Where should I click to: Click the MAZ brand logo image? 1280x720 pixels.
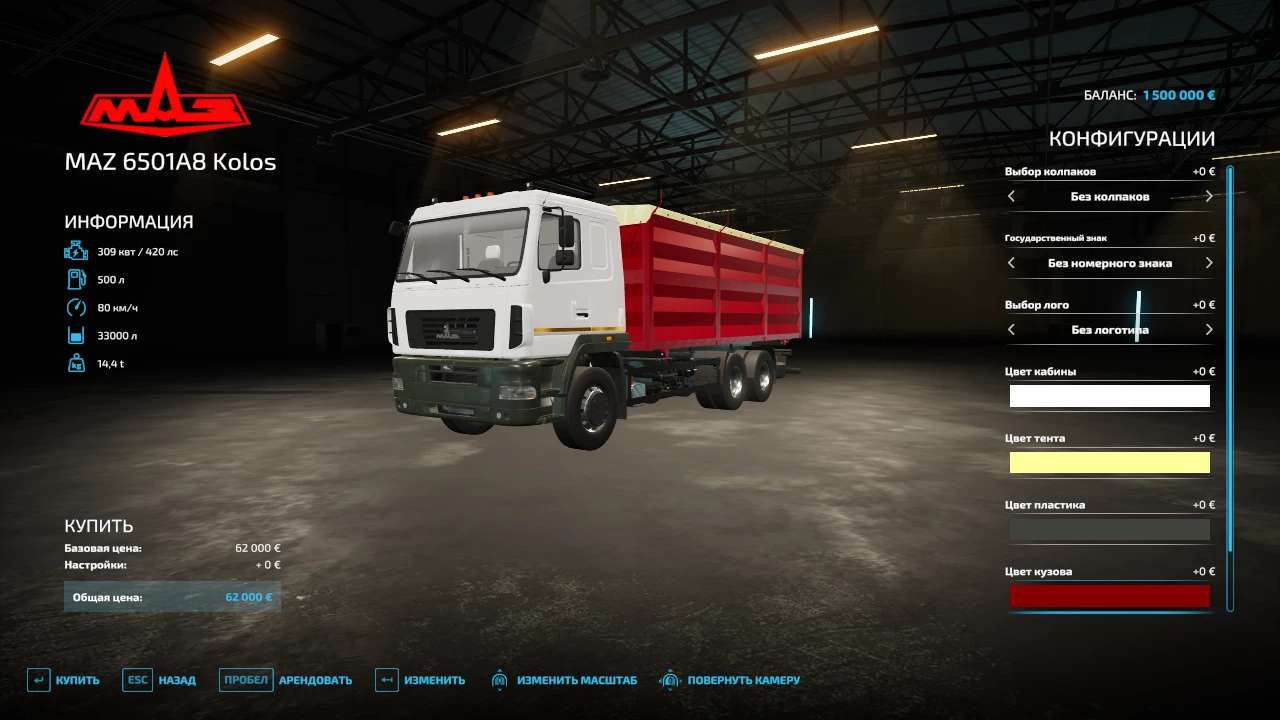(167, 95)
